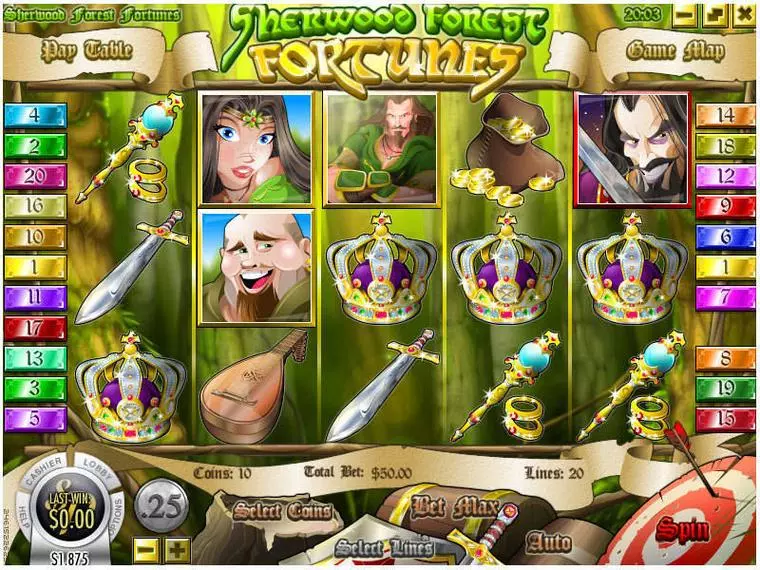This screenshot has height=570, width=760.
Task: Minimize the game window
Action: coord(685,15)
